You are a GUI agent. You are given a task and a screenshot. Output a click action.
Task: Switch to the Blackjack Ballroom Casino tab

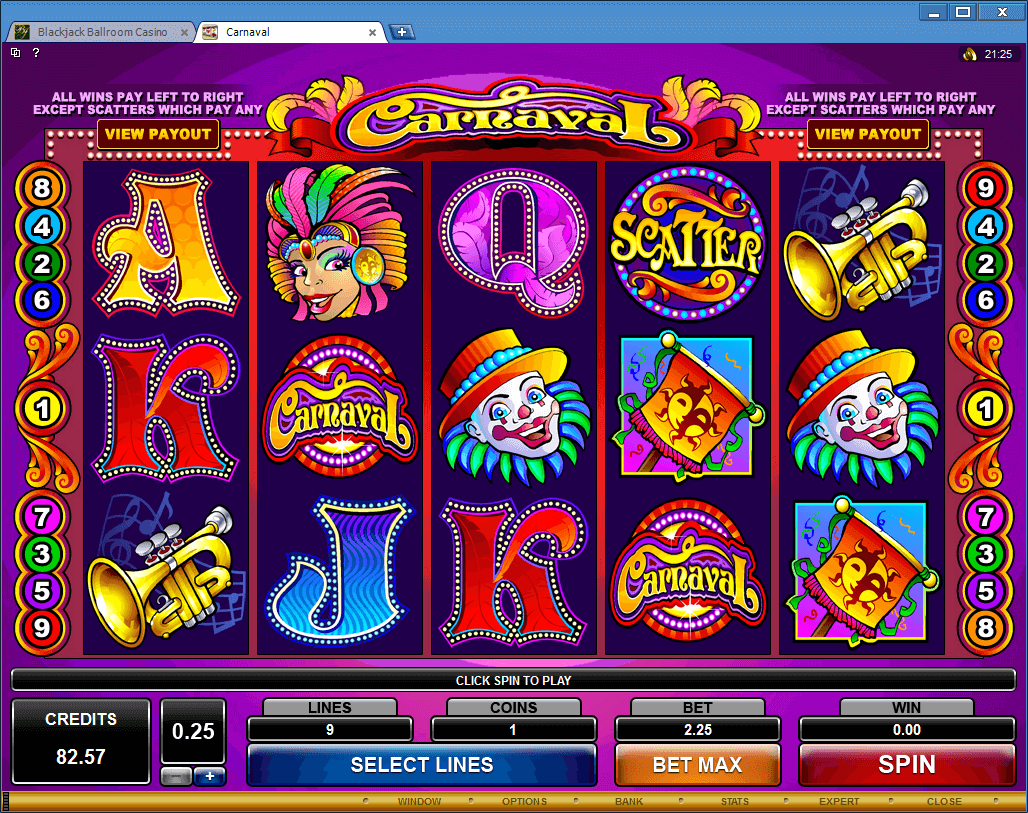pos(101,32)
